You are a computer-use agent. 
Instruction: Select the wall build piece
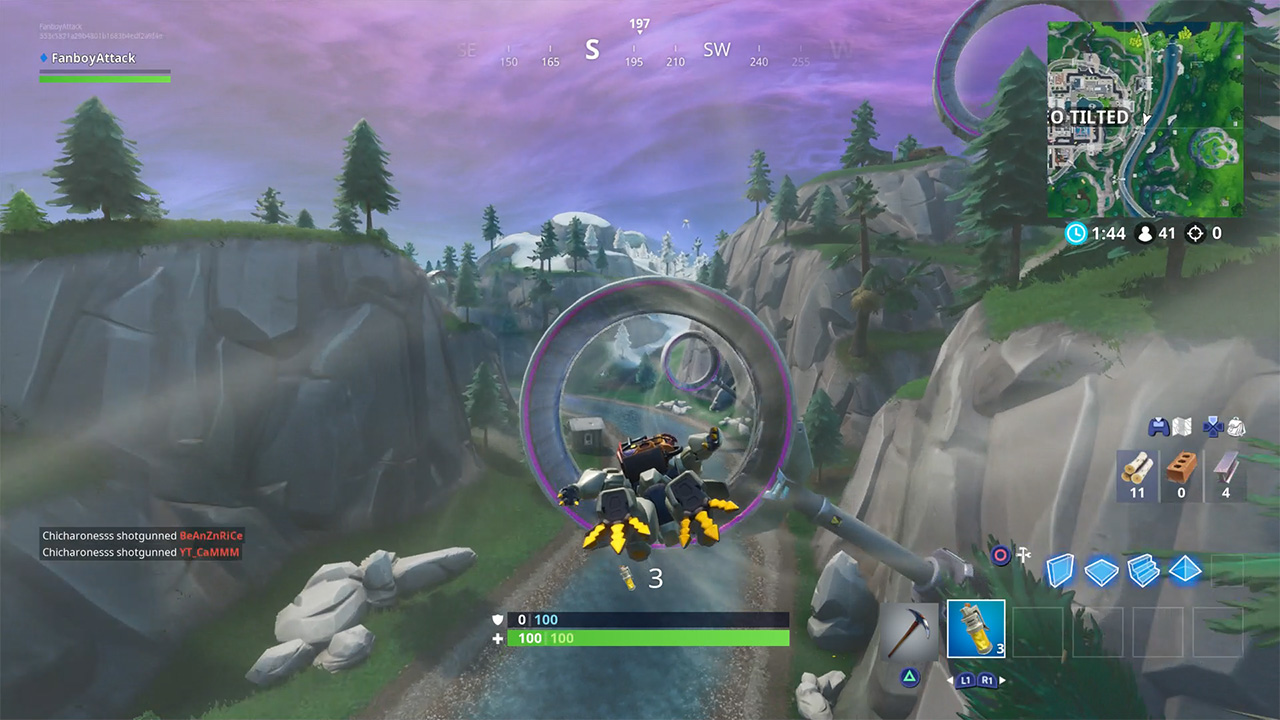(x=1060, y=571)
